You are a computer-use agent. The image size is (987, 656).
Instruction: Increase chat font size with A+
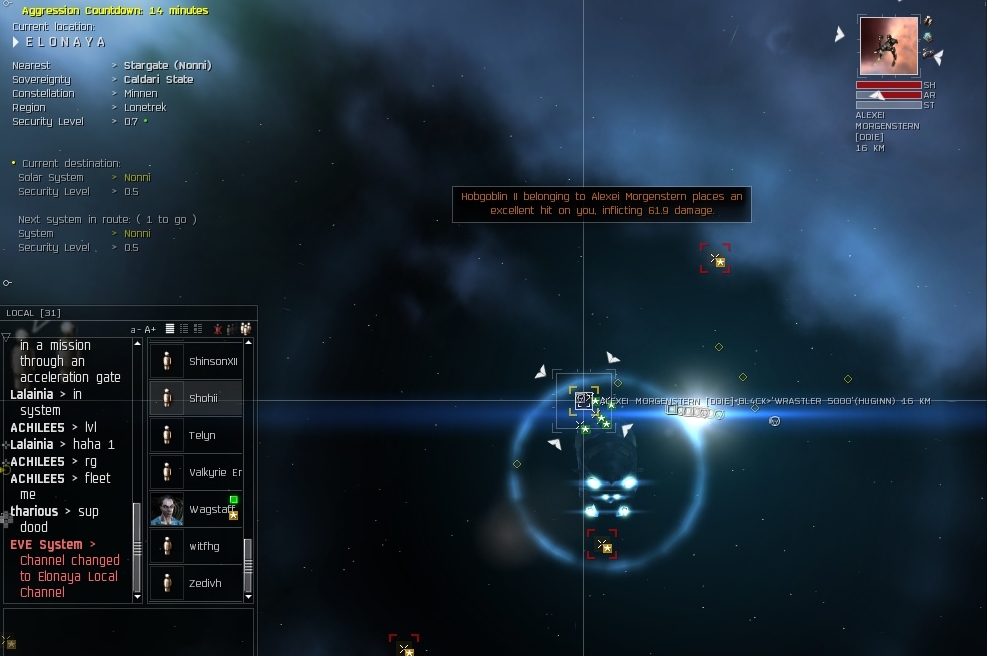point(150,329)
